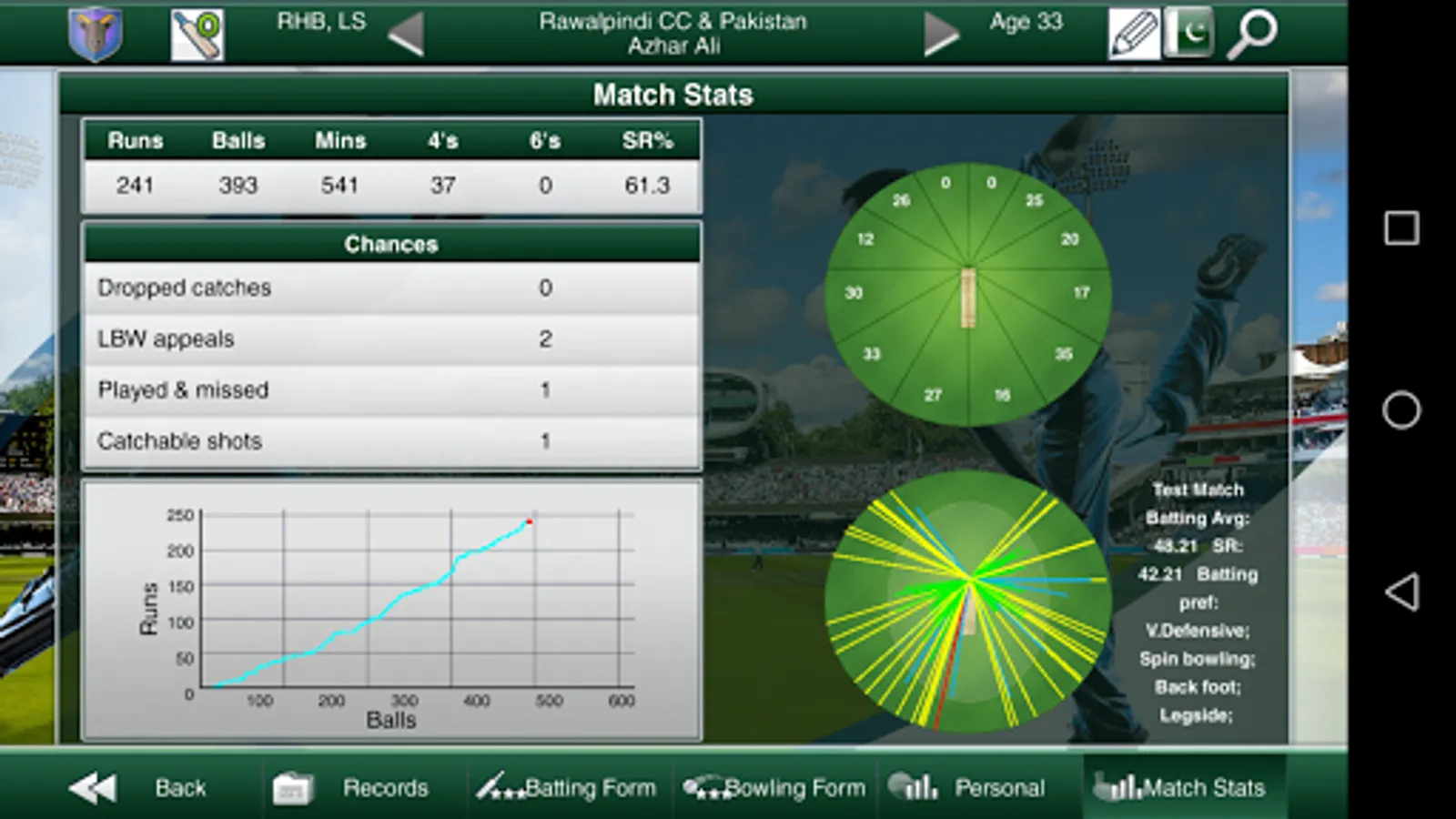Show the Bowling Form tab
The image size is (1456, 819).
[x=774, y=787]
